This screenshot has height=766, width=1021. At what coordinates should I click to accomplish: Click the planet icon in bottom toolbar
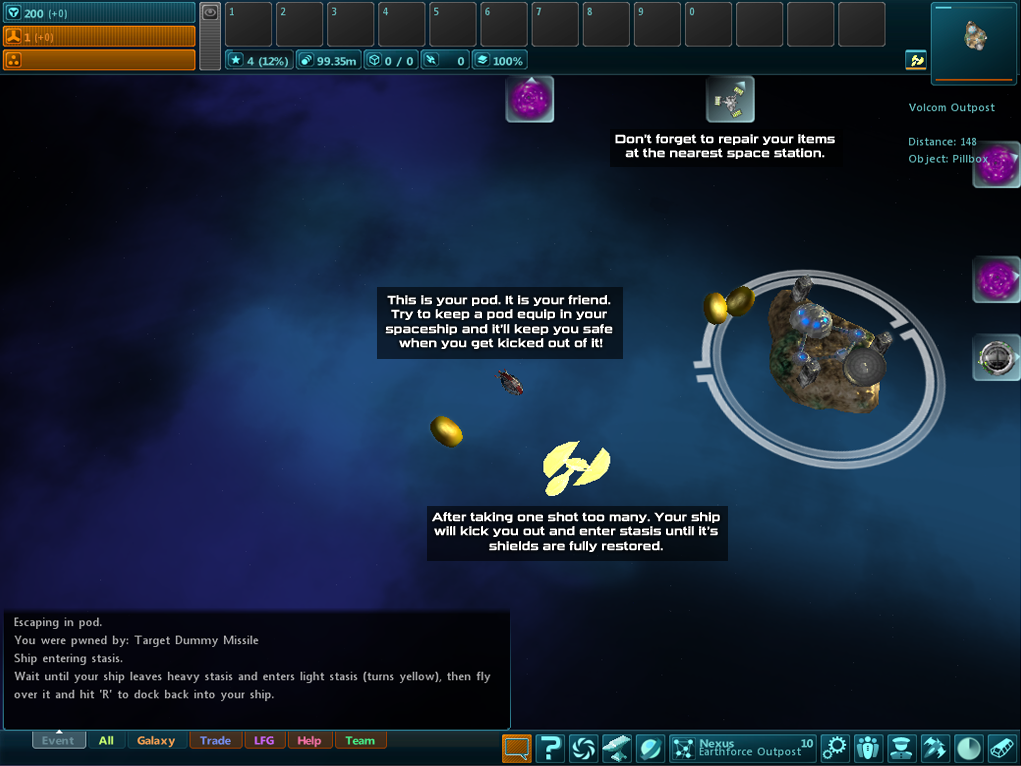pyautogui.click(x=649, y=748)
